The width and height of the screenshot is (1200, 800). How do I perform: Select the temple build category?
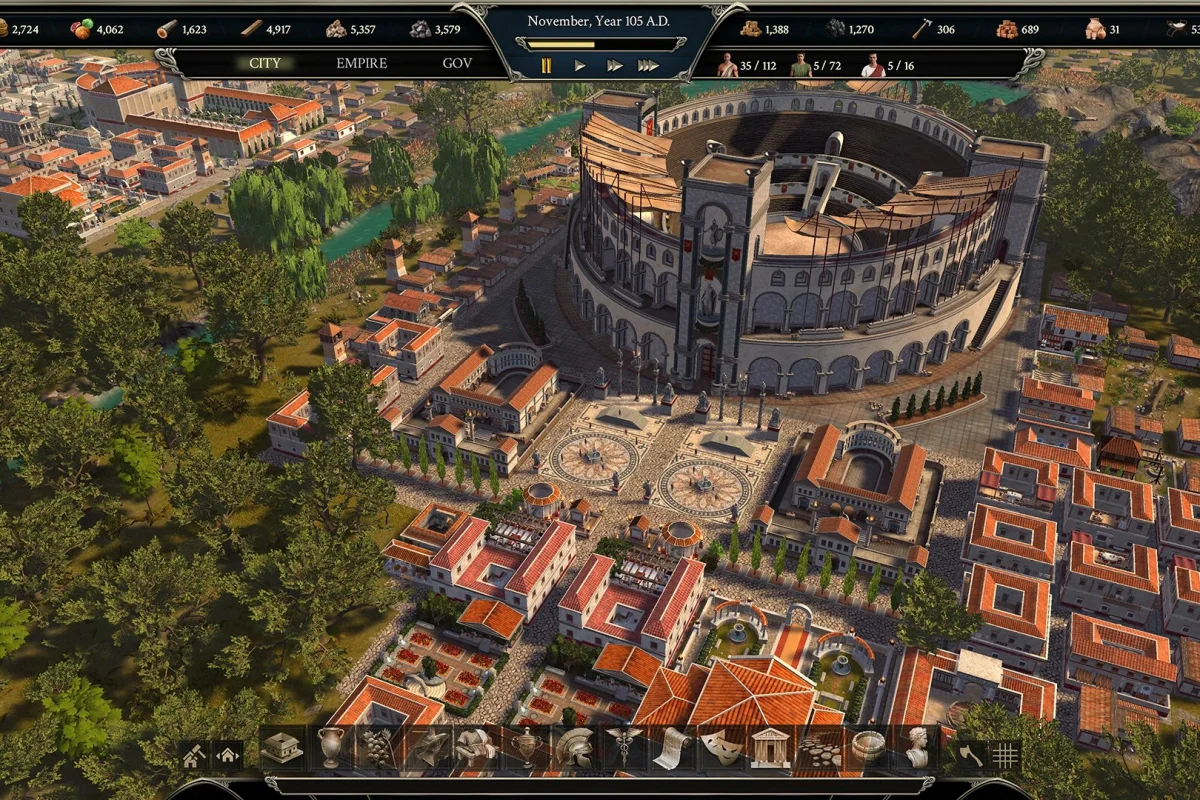click(770, 748)
